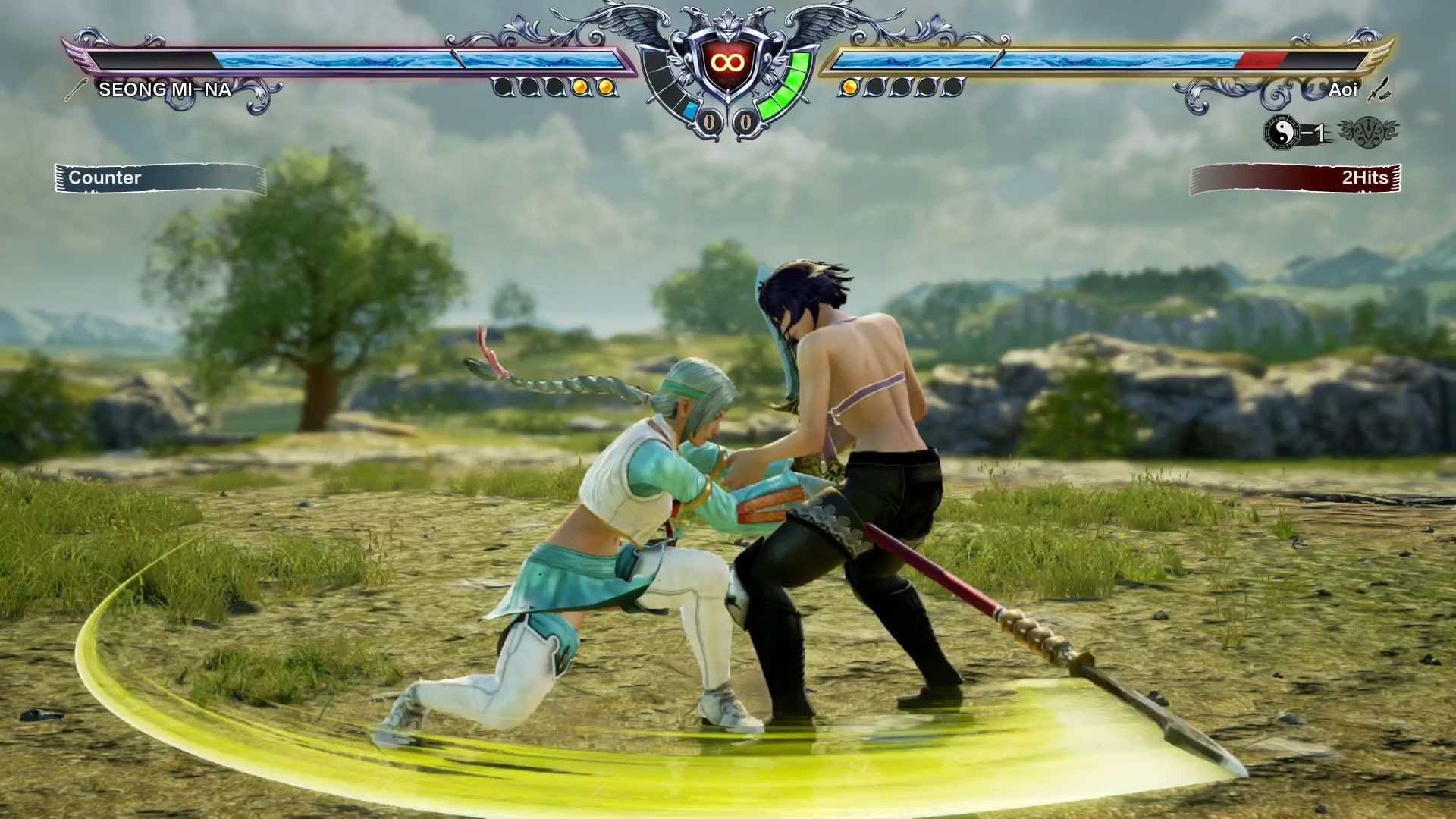Click the Aoi name plate

point(1342,89)
